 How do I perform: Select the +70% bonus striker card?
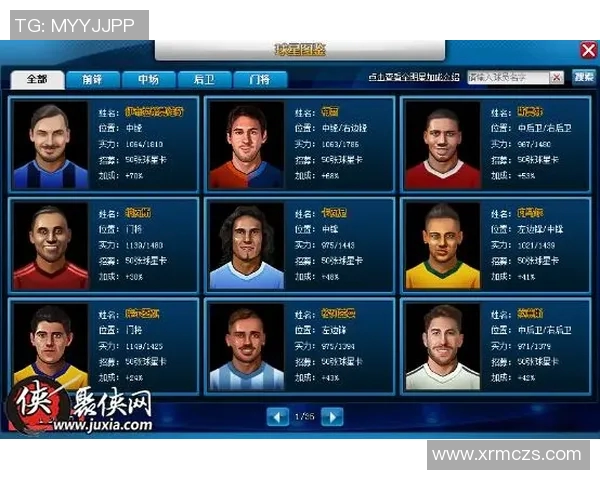click(x=103, y=145)
